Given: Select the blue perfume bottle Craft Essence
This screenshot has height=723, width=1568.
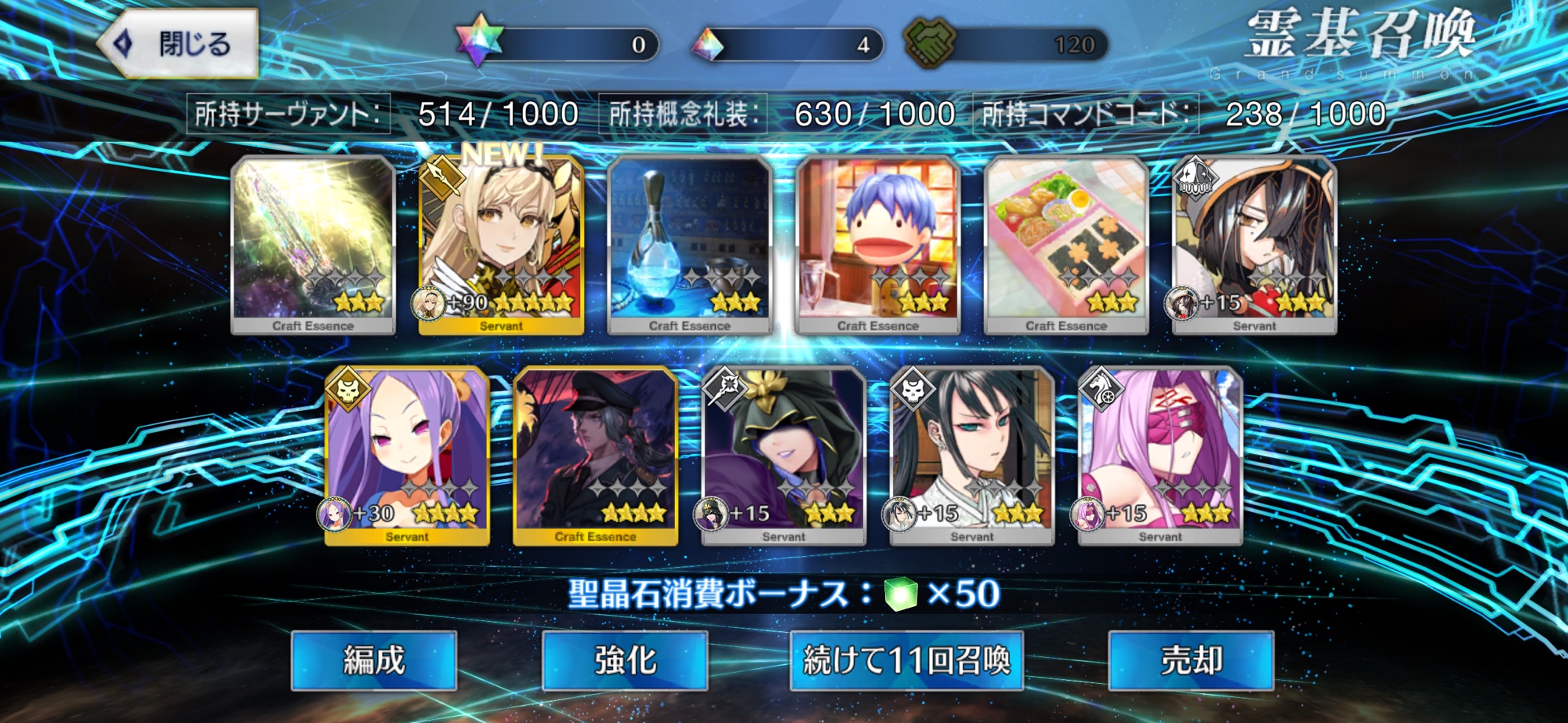Looking at the screenshot, I should tap(690, 245).
